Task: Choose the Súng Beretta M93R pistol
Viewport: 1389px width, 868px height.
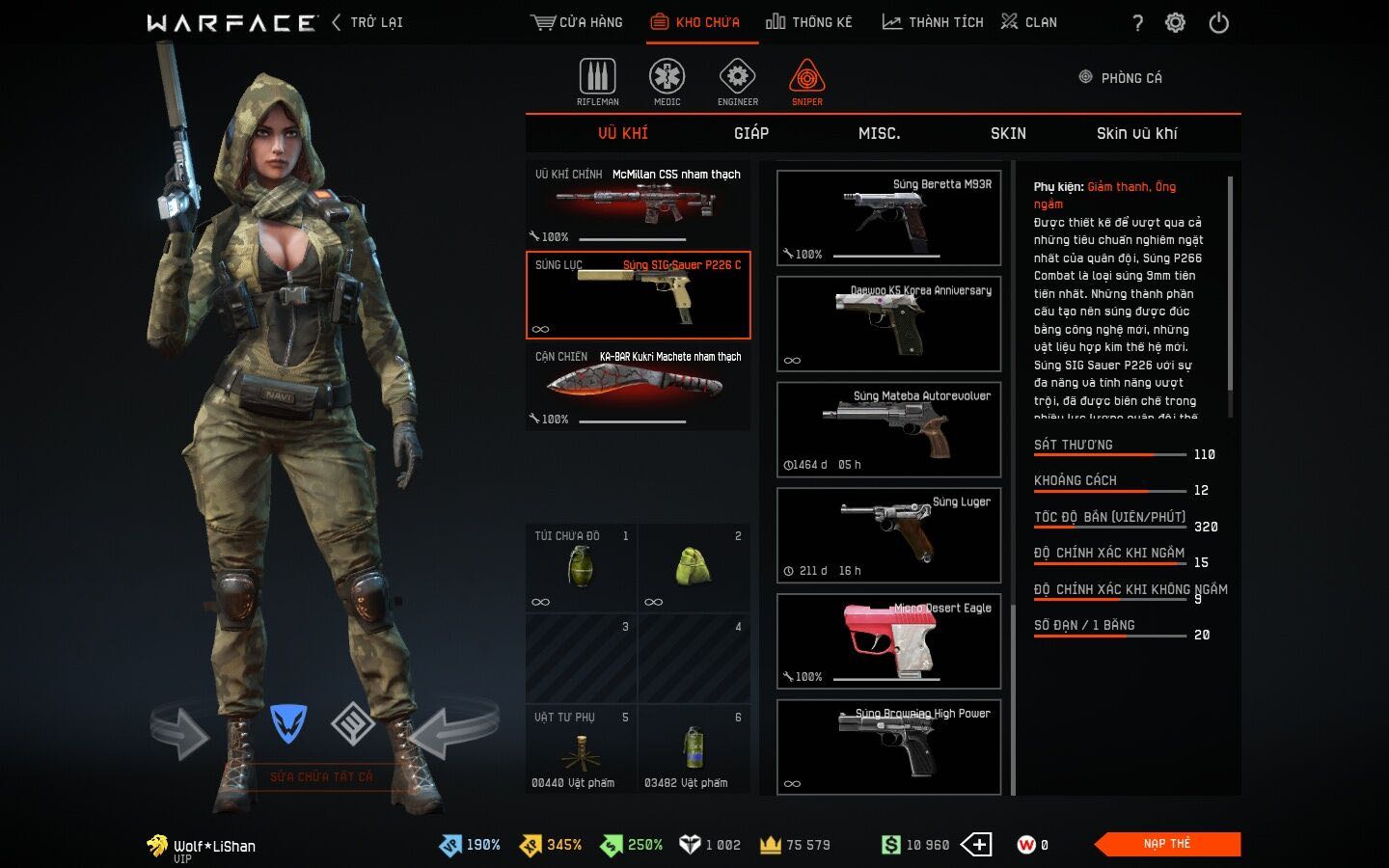Action: click(x=888, y=217)
